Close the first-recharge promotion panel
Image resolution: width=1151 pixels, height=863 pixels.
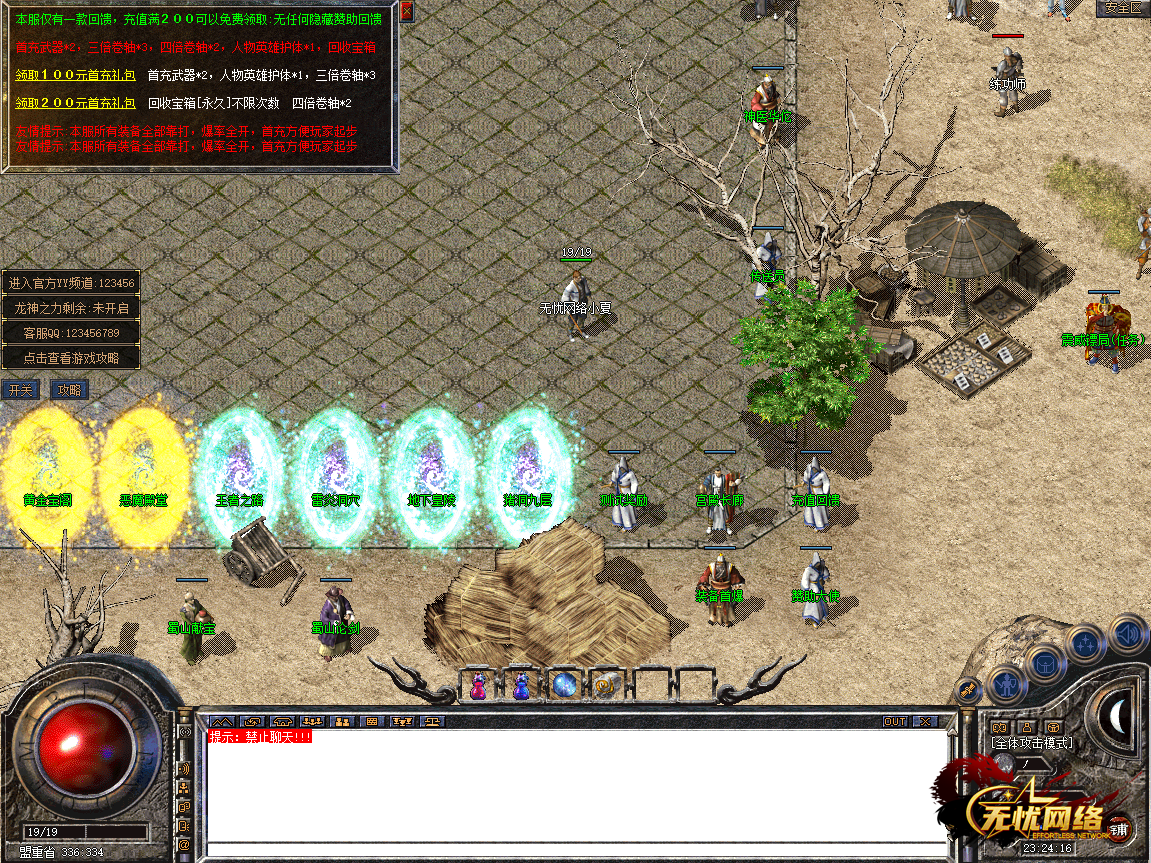click(x=406, y=12)
